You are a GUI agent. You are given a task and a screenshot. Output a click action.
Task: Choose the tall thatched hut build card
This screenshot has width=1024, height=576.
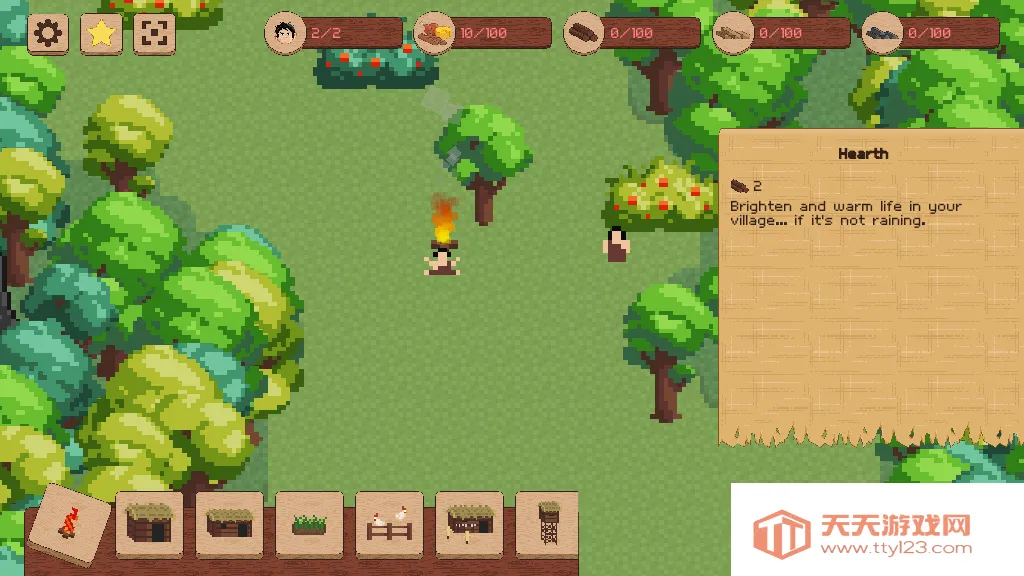click(150, 523)
